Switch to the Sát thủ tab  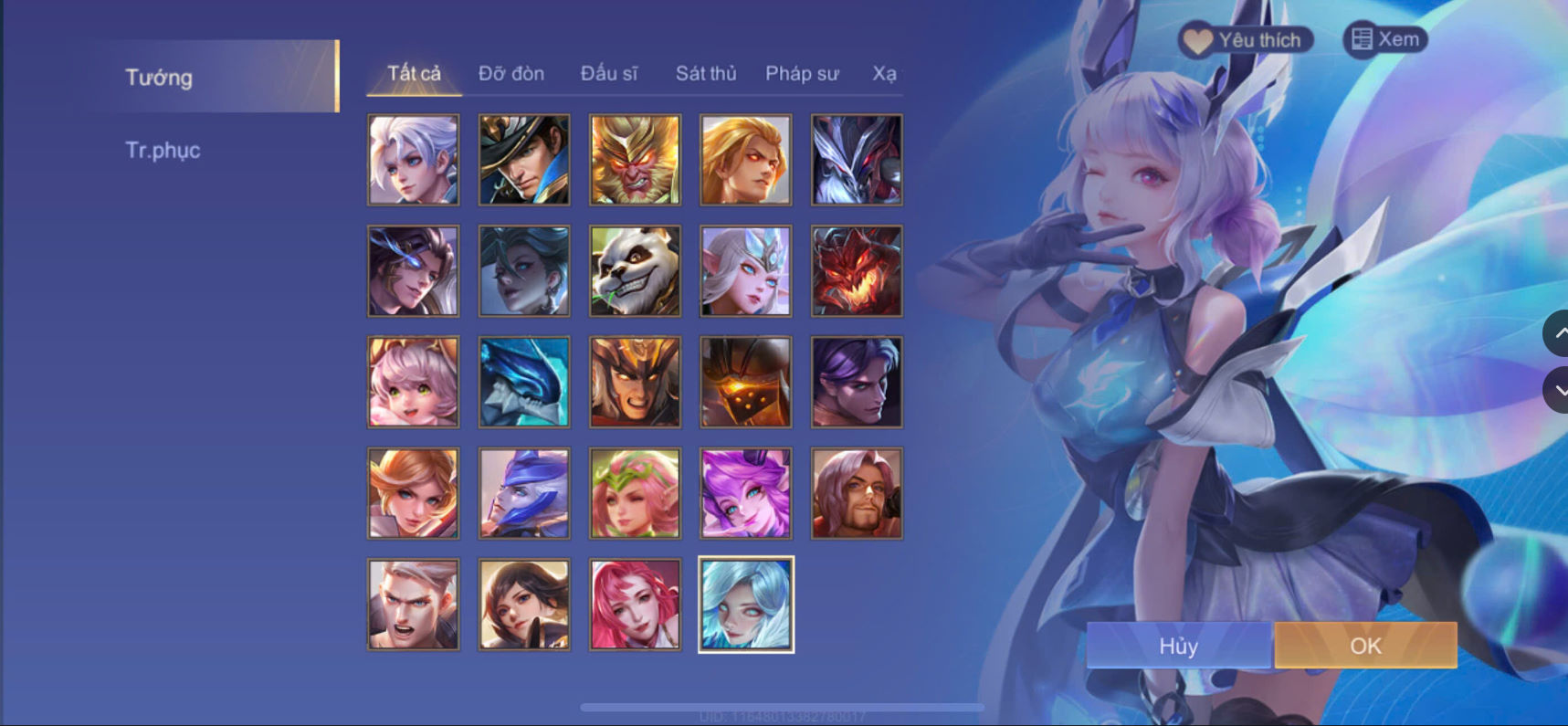pyautogui.click(x=705, y=73)
